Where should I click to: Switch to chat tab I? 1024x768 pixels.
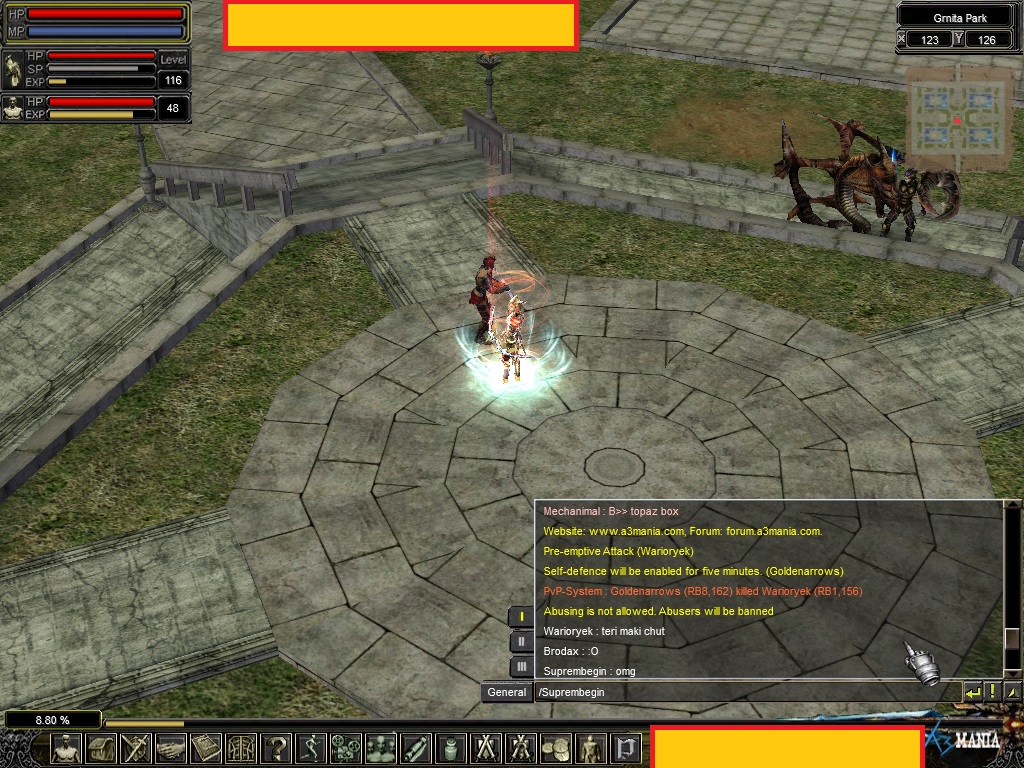(521, 616)
